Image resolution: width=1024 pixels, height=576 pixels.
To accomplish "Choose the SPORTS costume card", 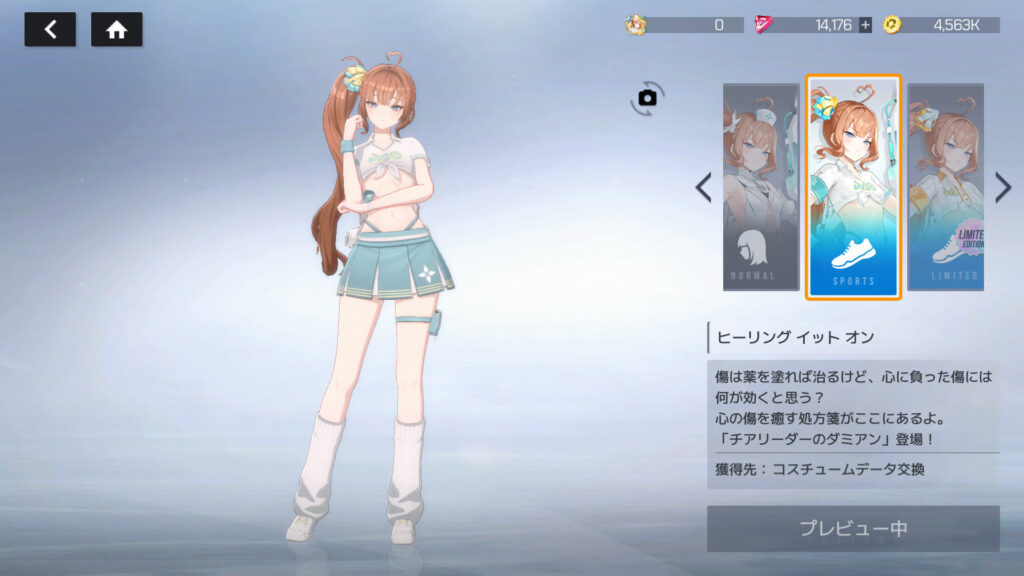I will click(x=853, y=187).
